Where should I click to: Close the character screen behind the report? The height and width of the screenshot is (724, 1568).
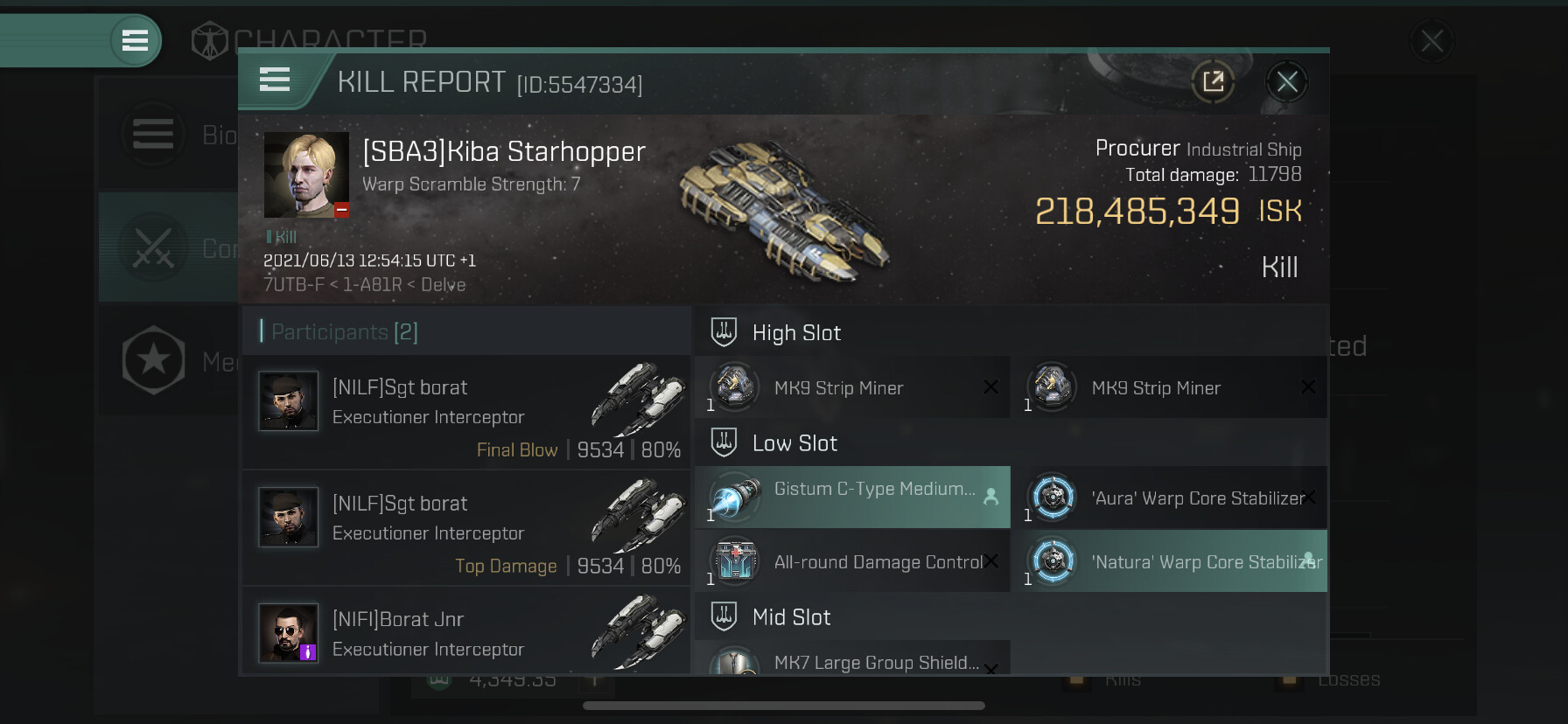pos(1431,41)
